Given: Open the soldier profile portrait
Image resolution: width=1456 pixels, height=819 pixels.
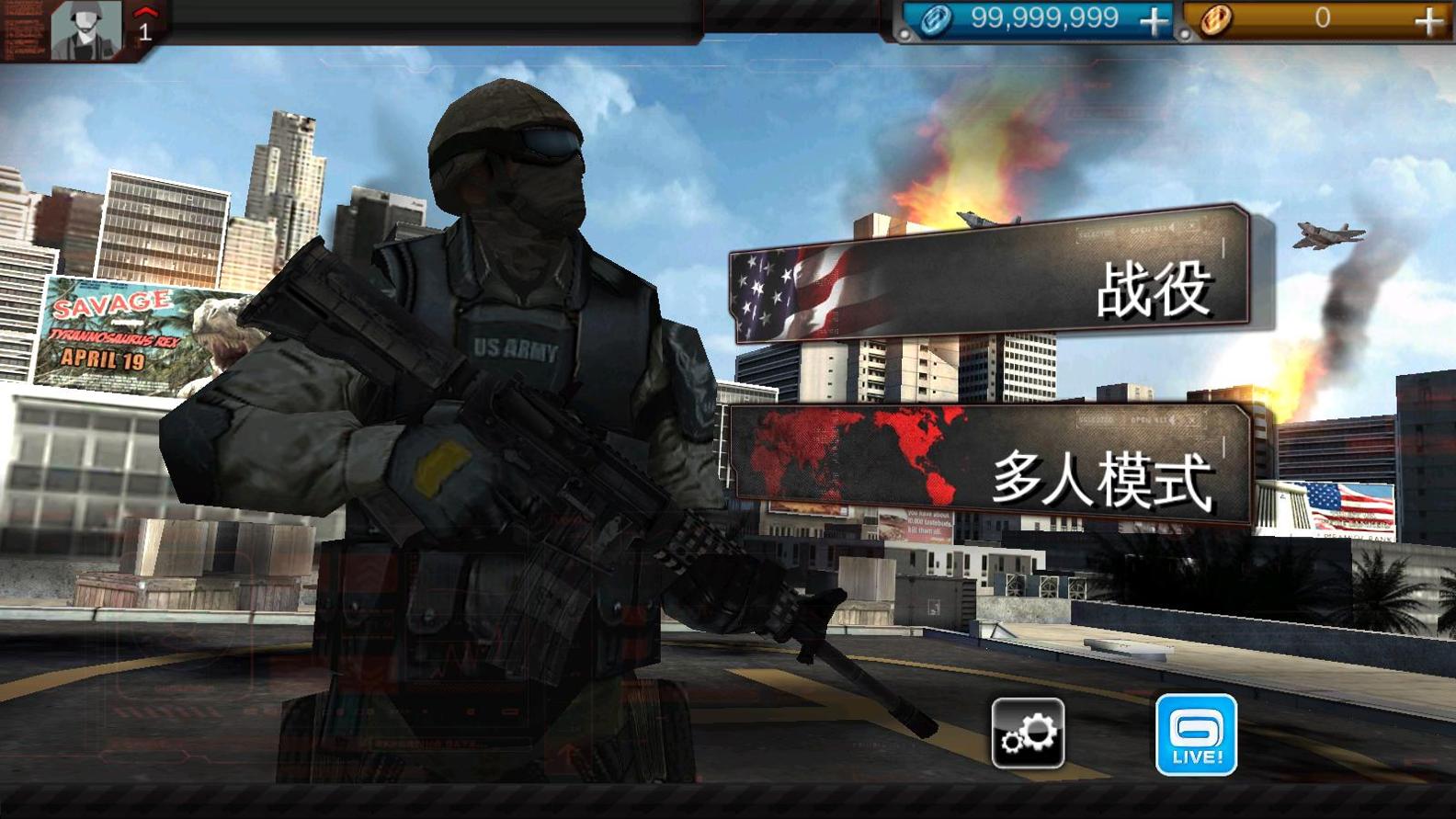Looking at the screenshot, I should pos(85,28).
